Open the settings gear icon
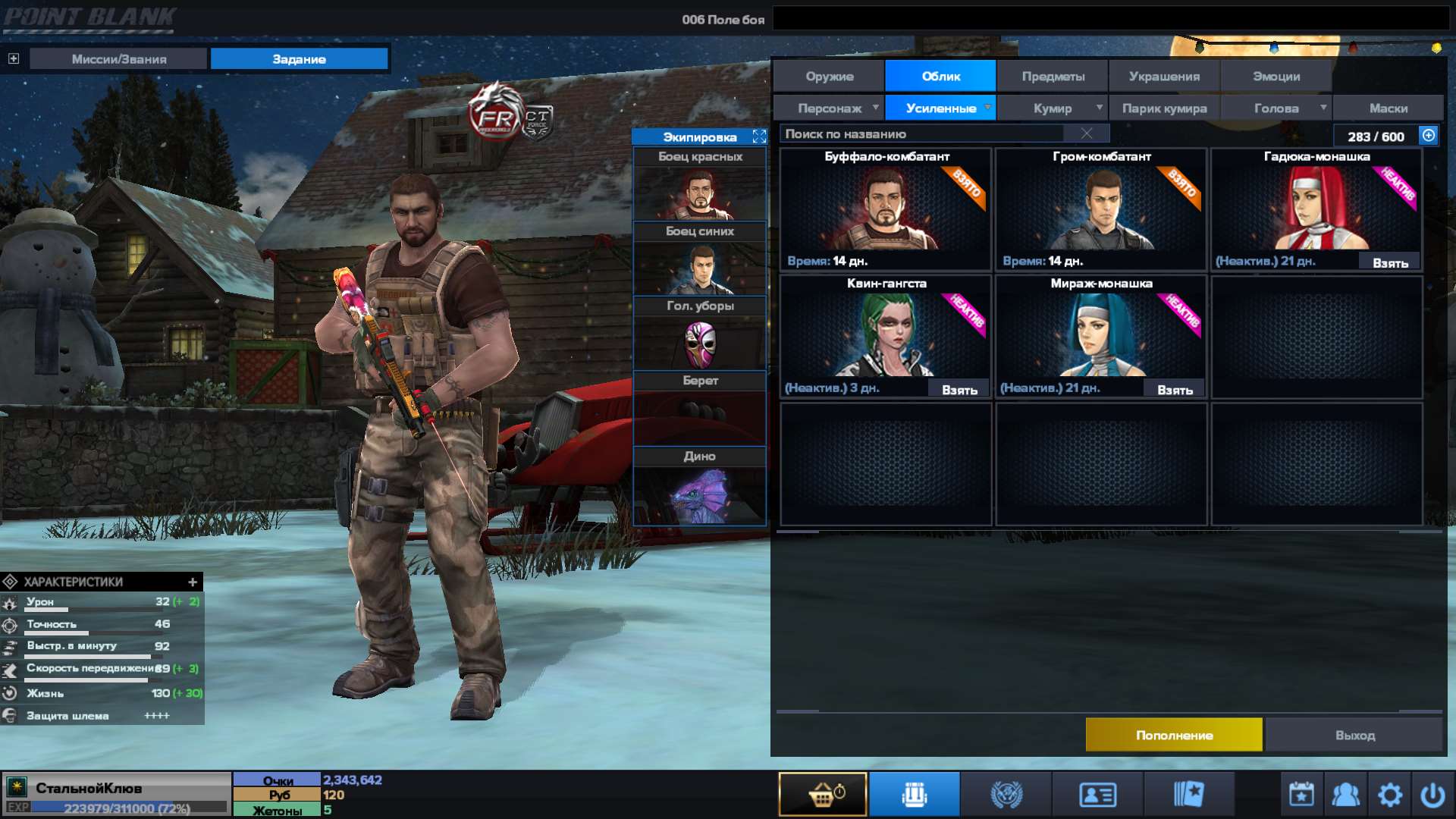1456x819 pixels. tap(1390, 793)
